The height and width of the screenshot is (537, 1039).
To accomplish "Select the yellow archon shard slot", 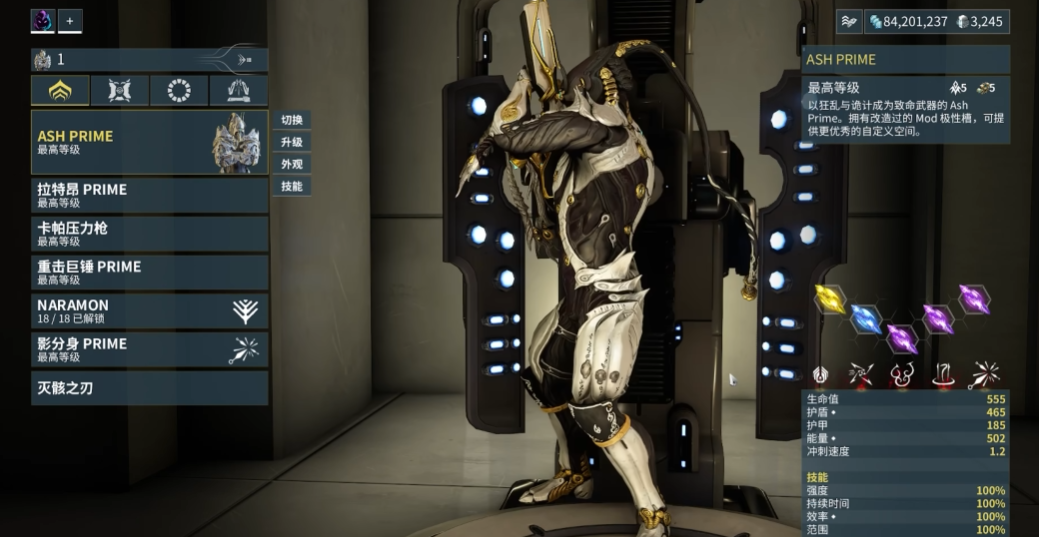I will coord(829,297).
